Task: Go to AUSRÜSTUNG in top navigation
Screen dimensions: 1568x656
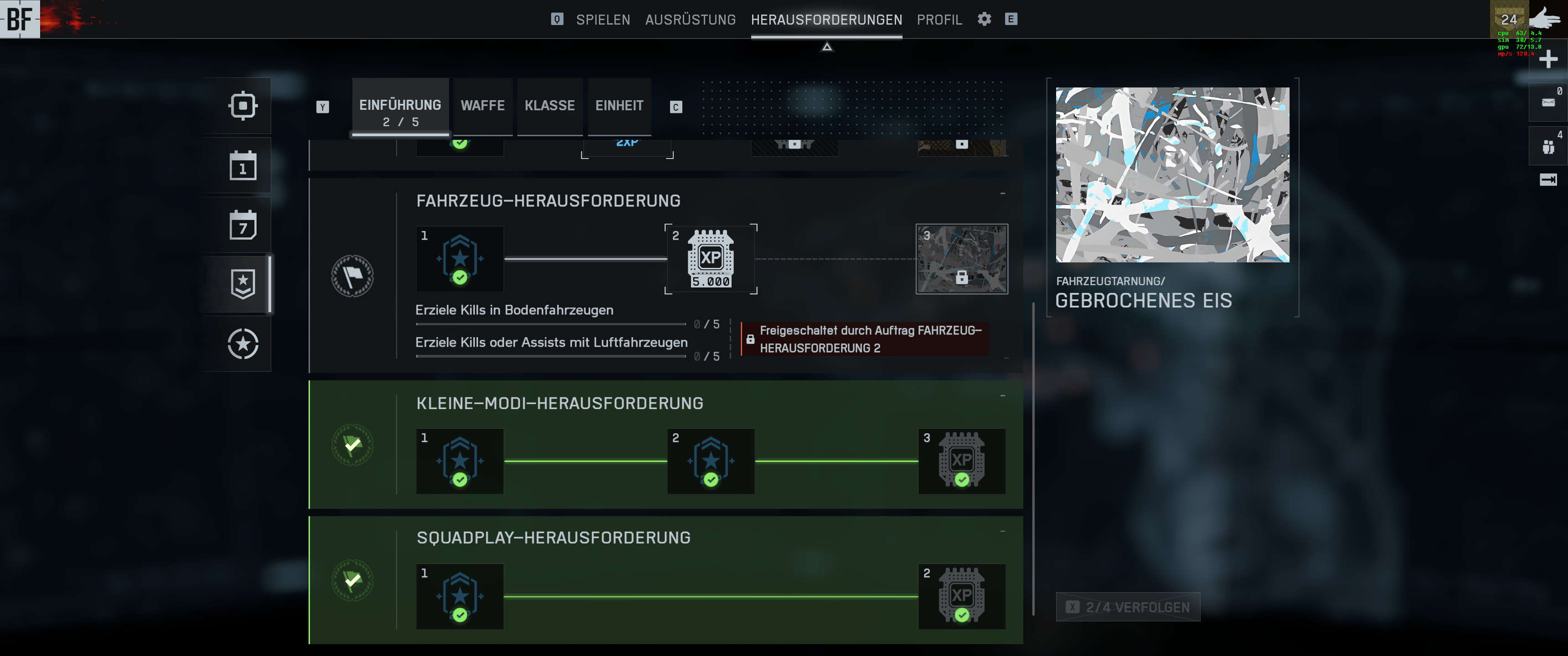Action: point(690,20)
